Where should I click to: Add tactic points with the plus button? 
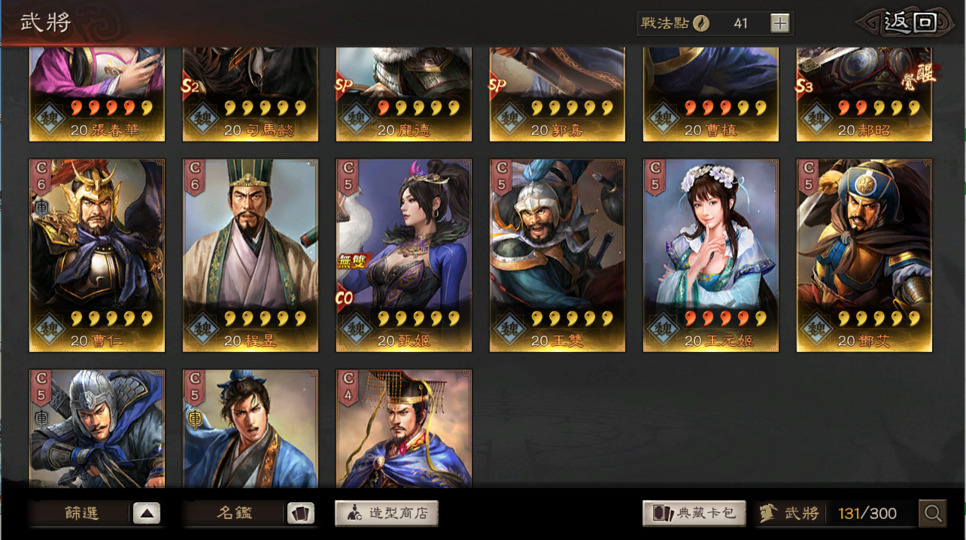tap(780, 23)
